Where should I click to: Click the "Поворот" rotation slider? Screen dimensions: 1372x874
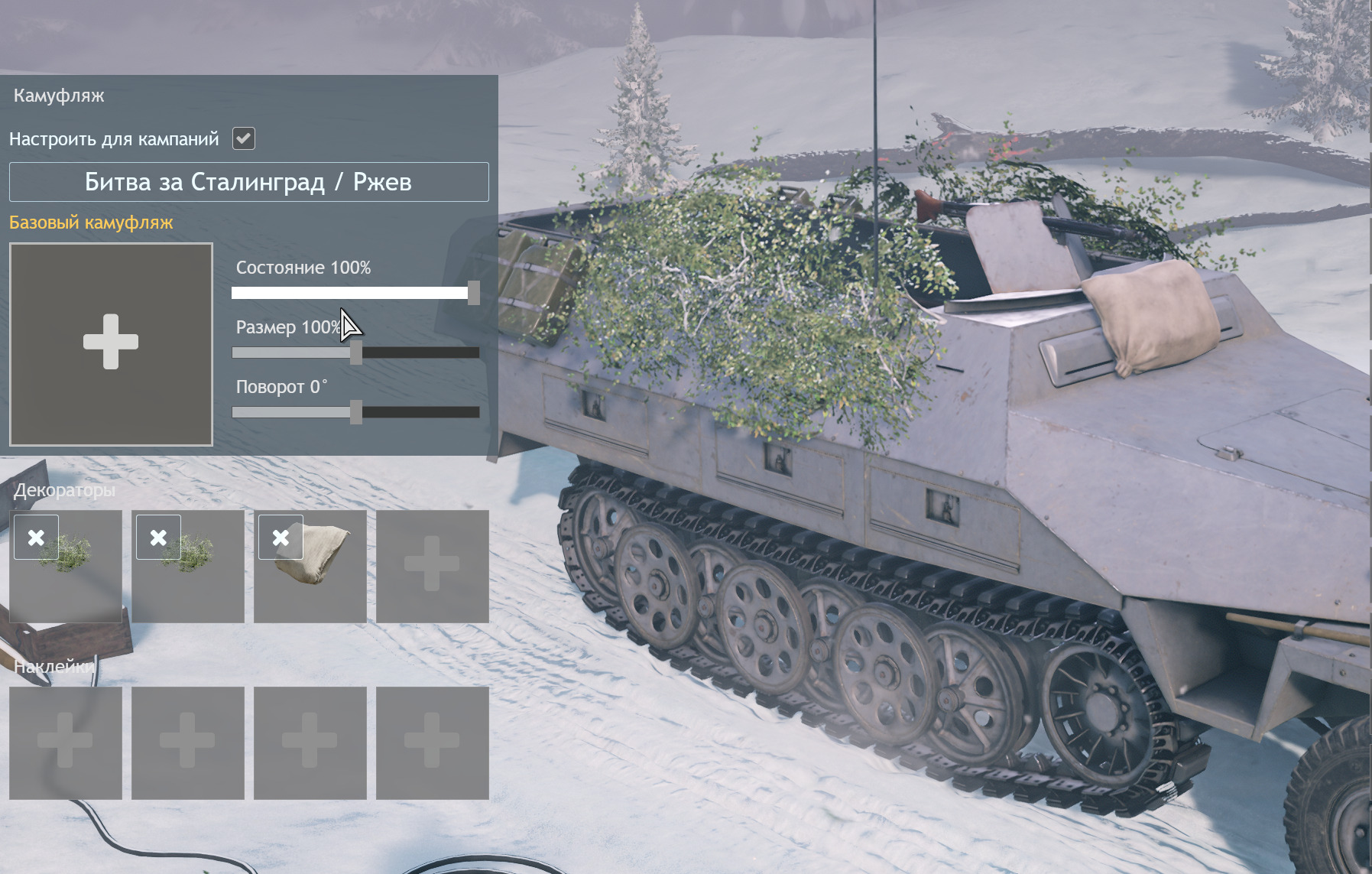click(x=355, y=412)
